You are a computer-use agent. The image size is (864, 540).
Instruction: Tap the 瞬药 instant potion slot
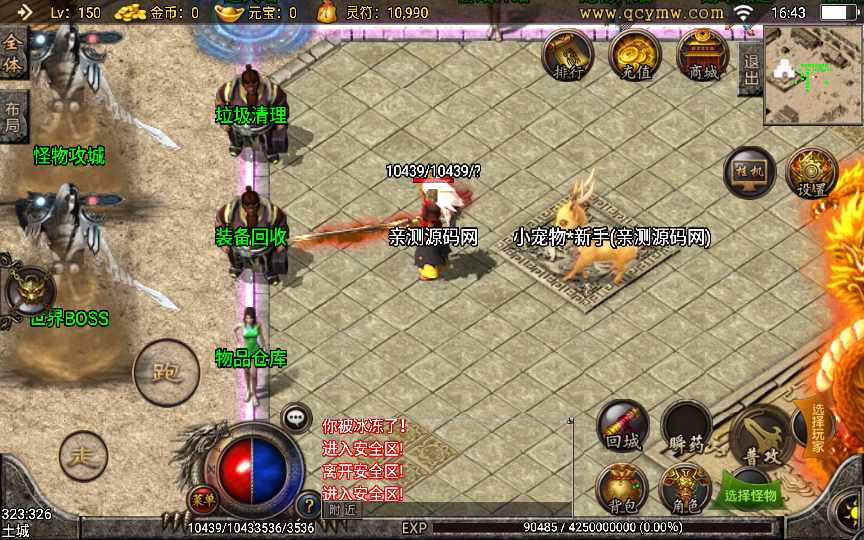click(686, 427)
